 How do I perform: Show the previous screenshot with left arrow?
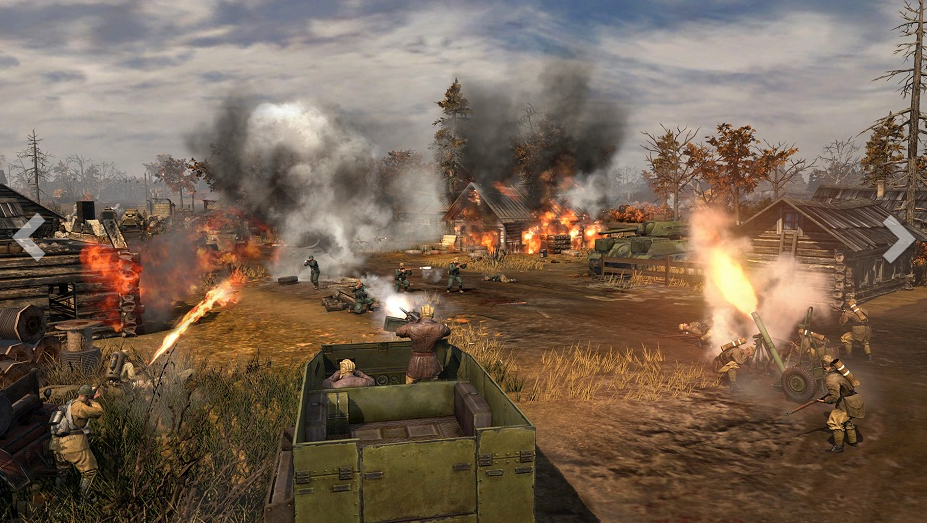(x=29, y=237)
